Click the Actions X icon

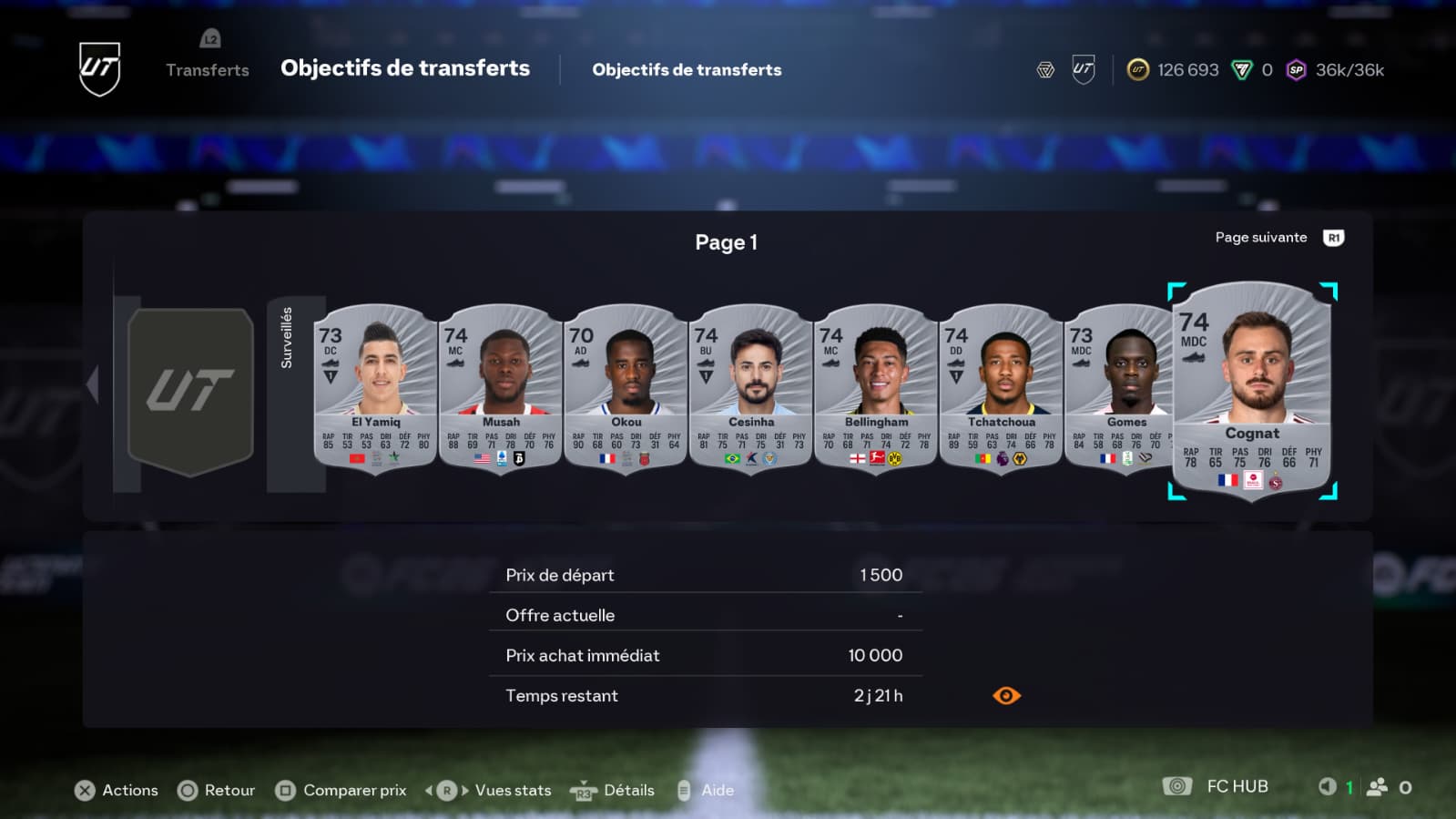point(85,790)
